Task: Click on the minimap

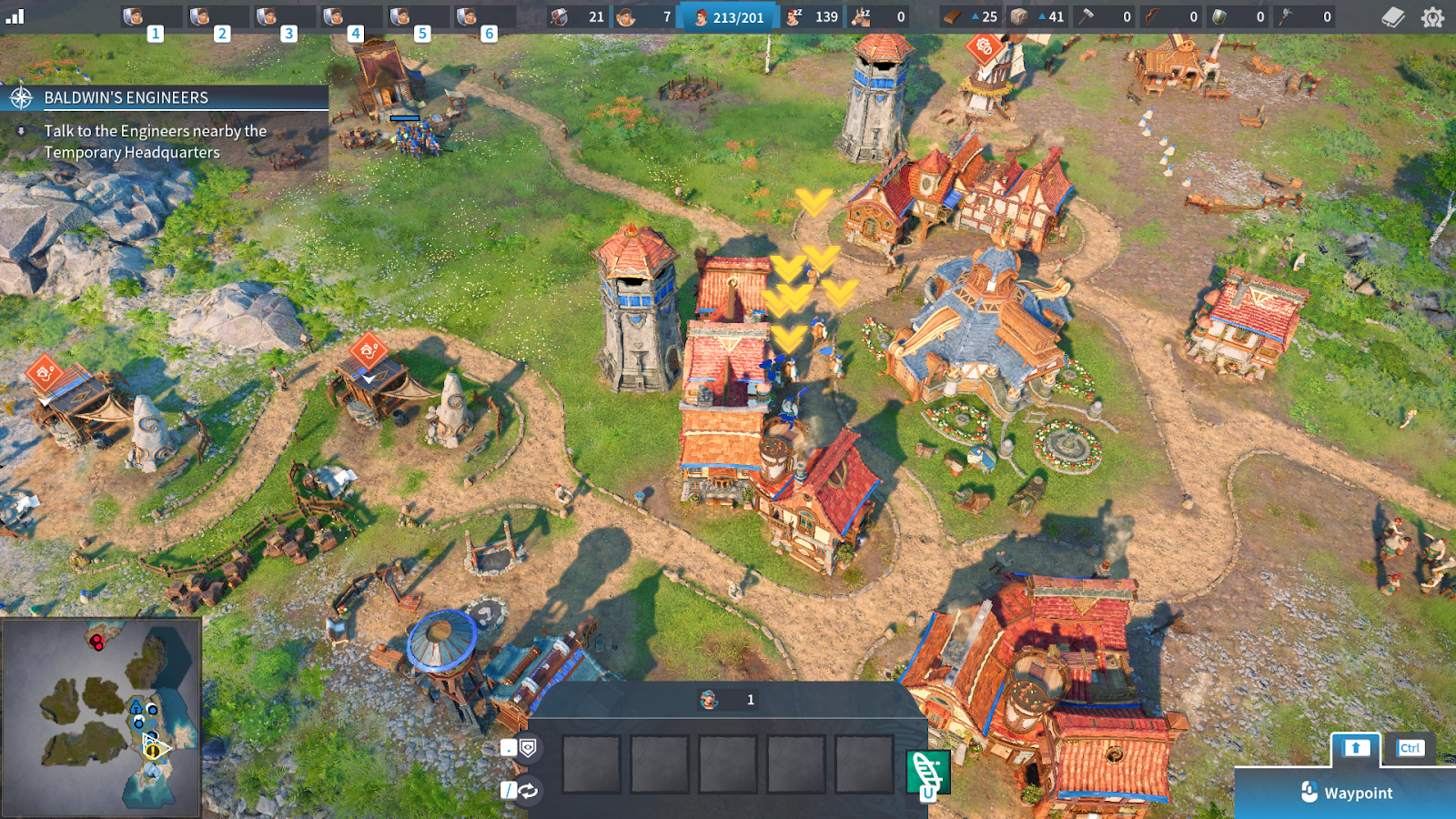Action: 100,717
